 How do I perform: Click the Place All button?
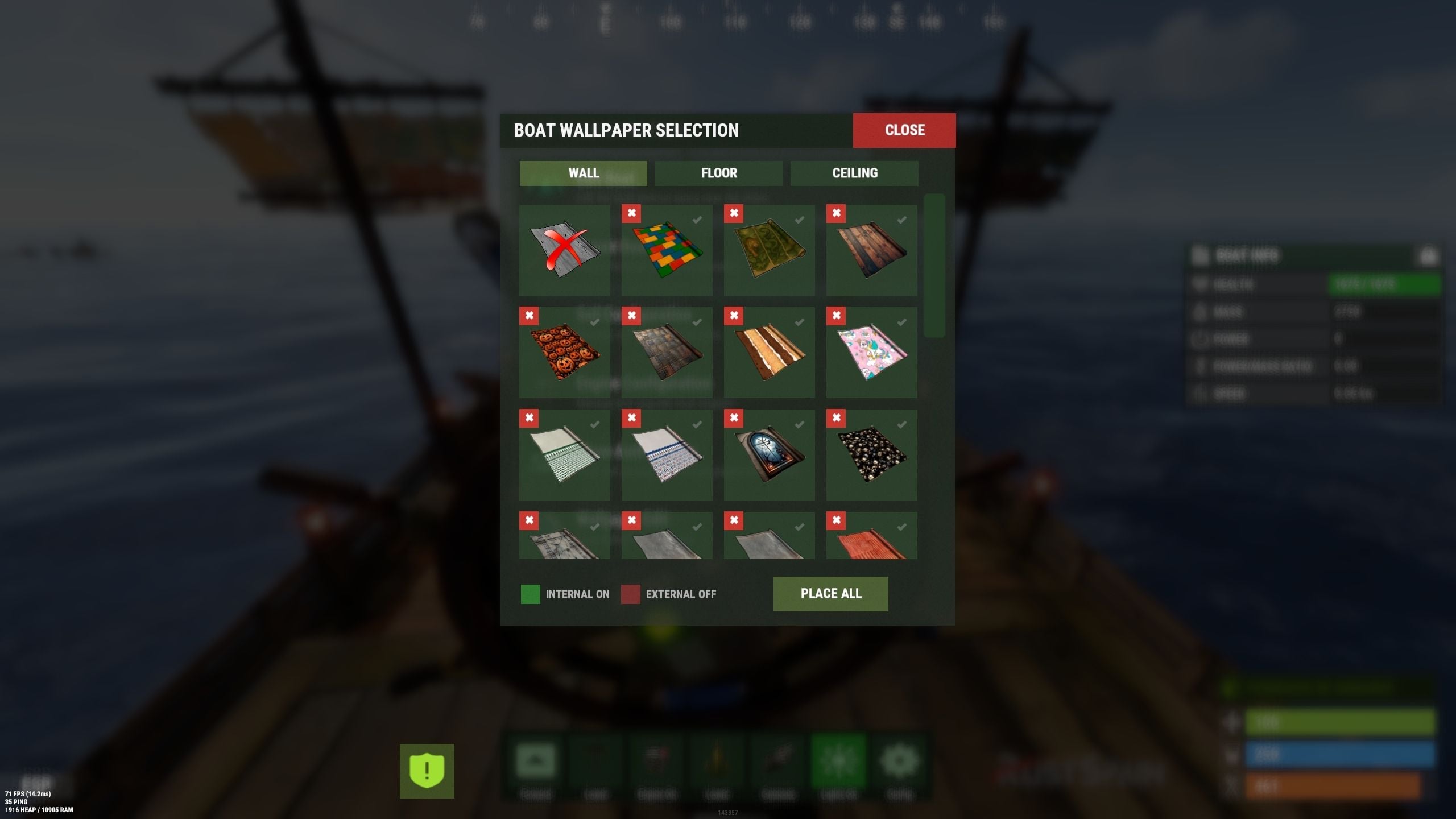(x=830, y=594)
